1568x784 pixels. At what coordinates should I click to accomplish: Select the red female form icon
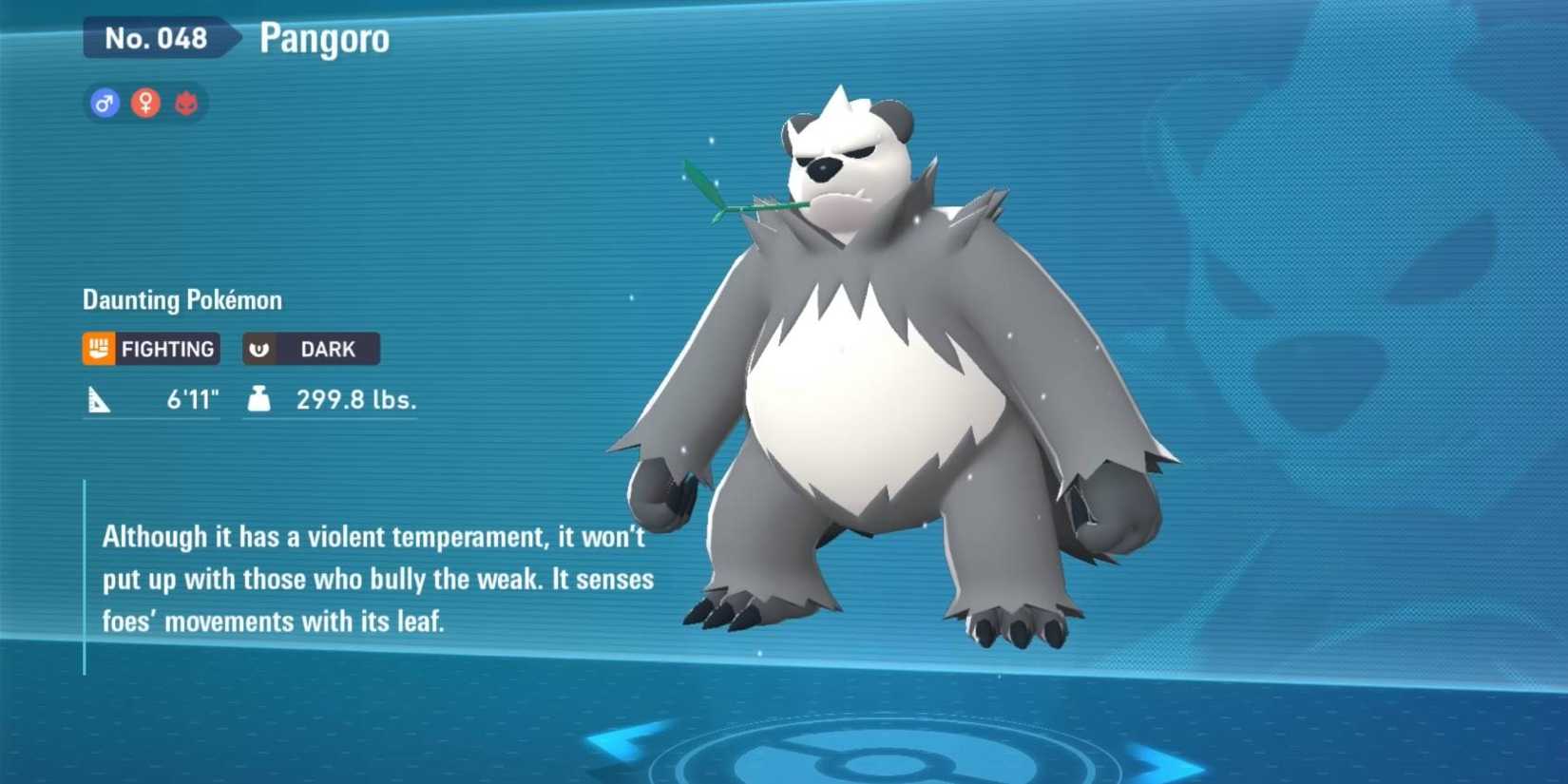tap(145, 103)
